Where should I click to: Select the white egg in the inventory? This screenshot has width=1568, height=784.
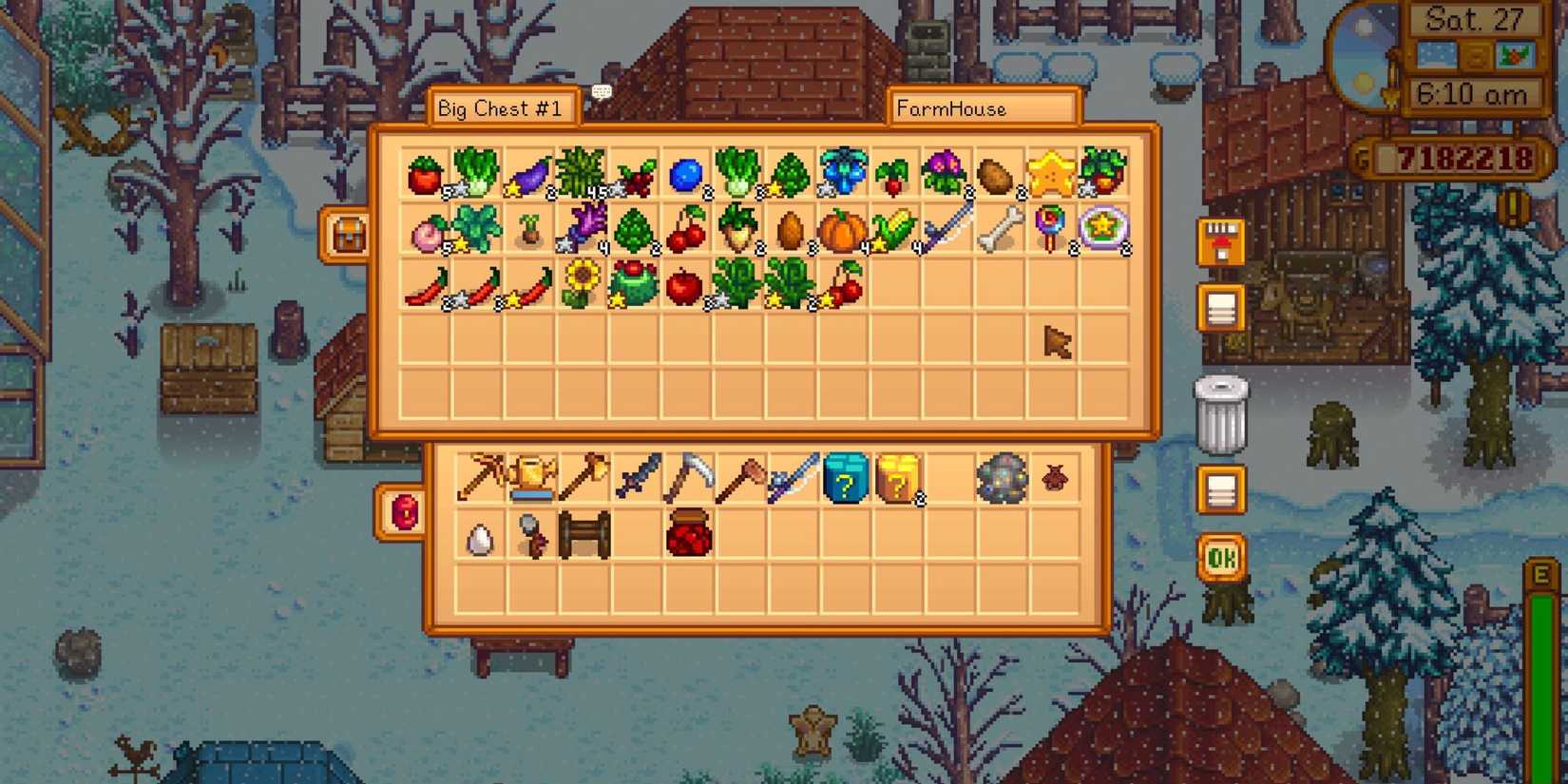[480, 537]
